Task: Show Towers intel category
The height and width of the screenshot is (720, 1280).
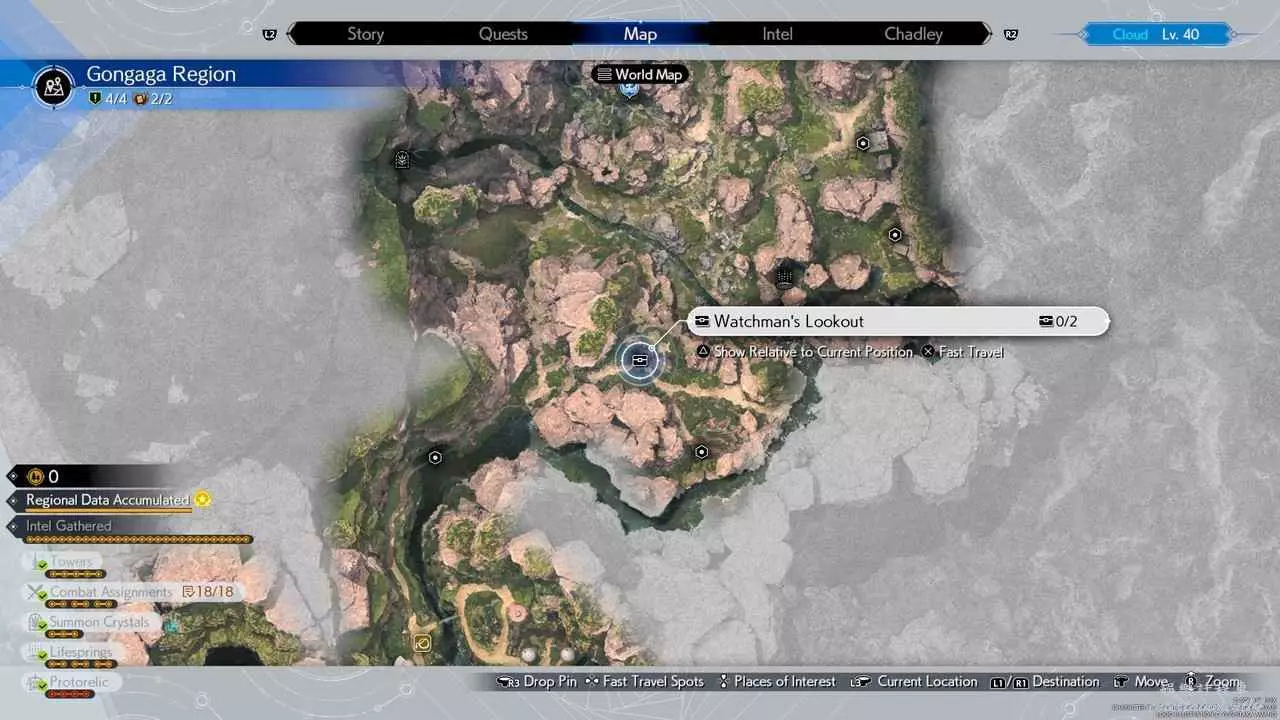Action: [x=71, y=562]
